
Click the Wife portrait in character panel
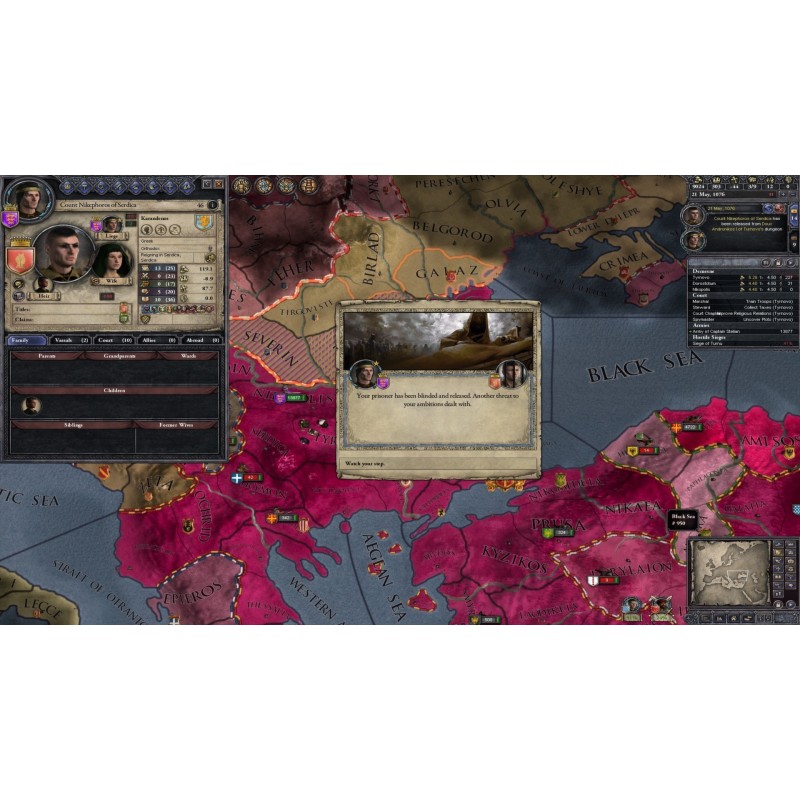[x=113, y=260]
